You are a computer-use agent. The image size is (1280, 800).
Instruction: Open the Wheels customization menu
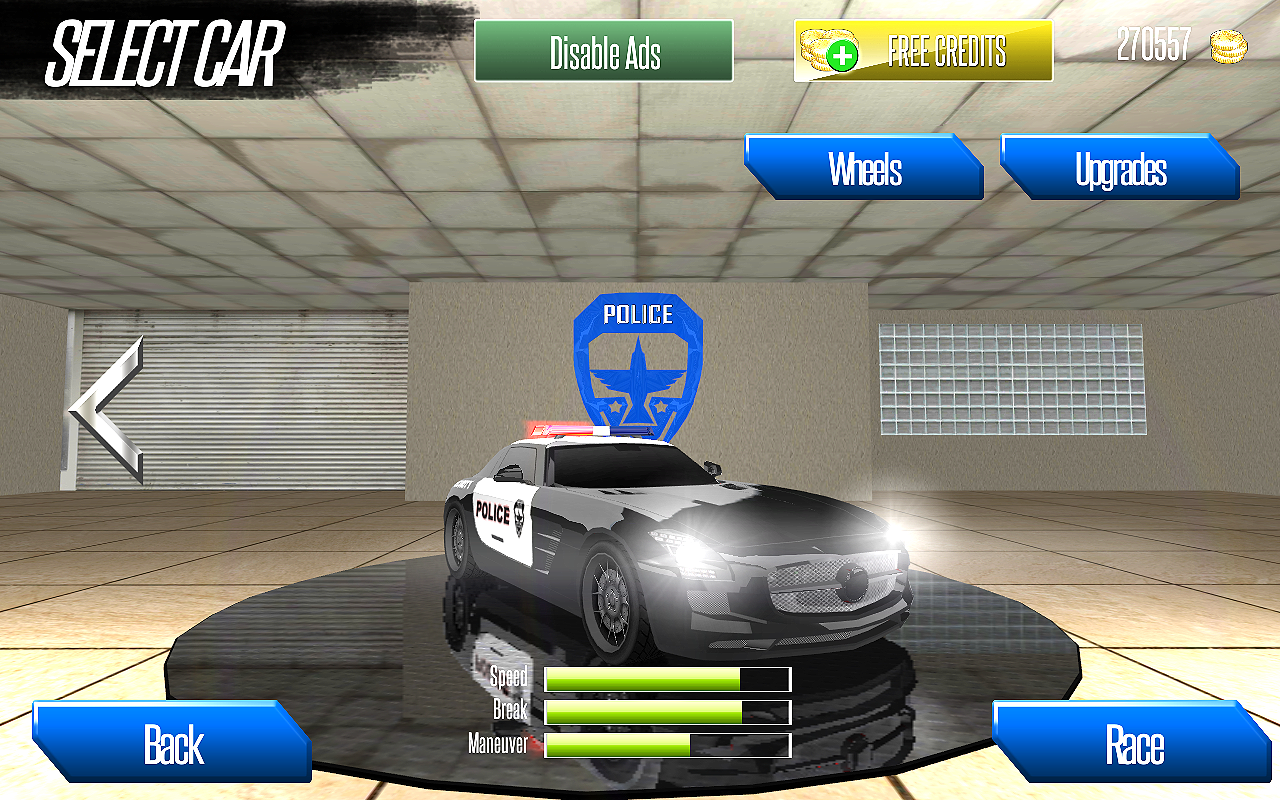coord(864,168)
